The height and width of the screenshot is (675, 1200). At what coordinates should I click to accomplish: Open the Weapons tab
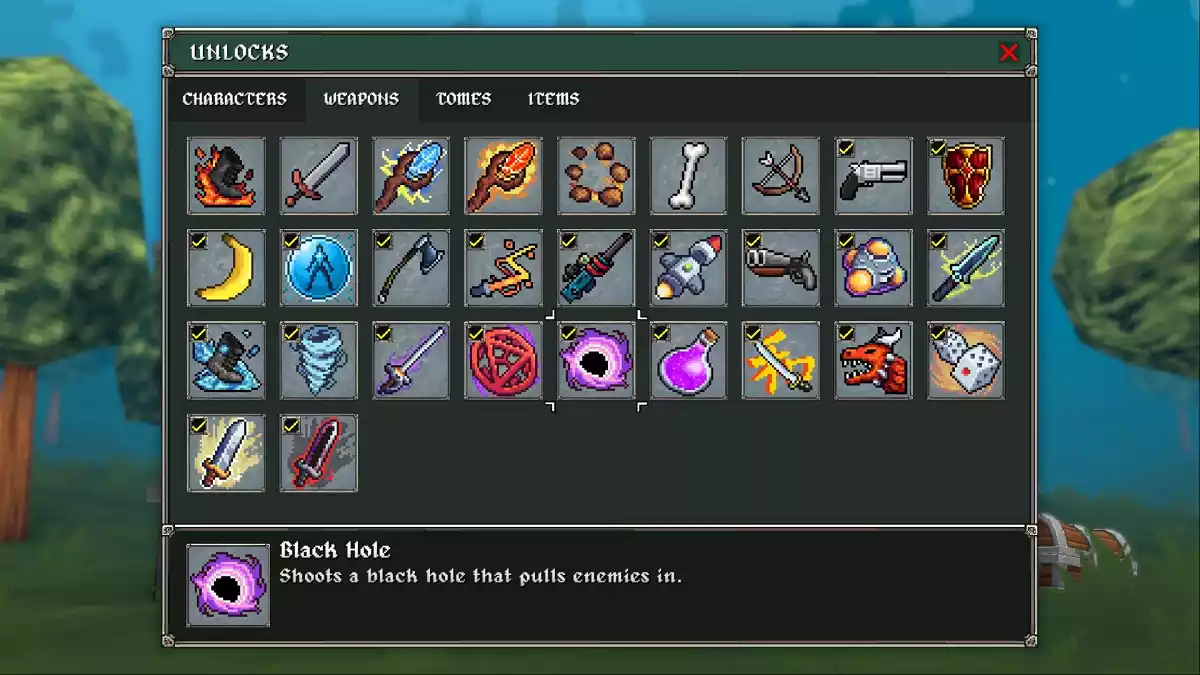(x=361, y=99)
